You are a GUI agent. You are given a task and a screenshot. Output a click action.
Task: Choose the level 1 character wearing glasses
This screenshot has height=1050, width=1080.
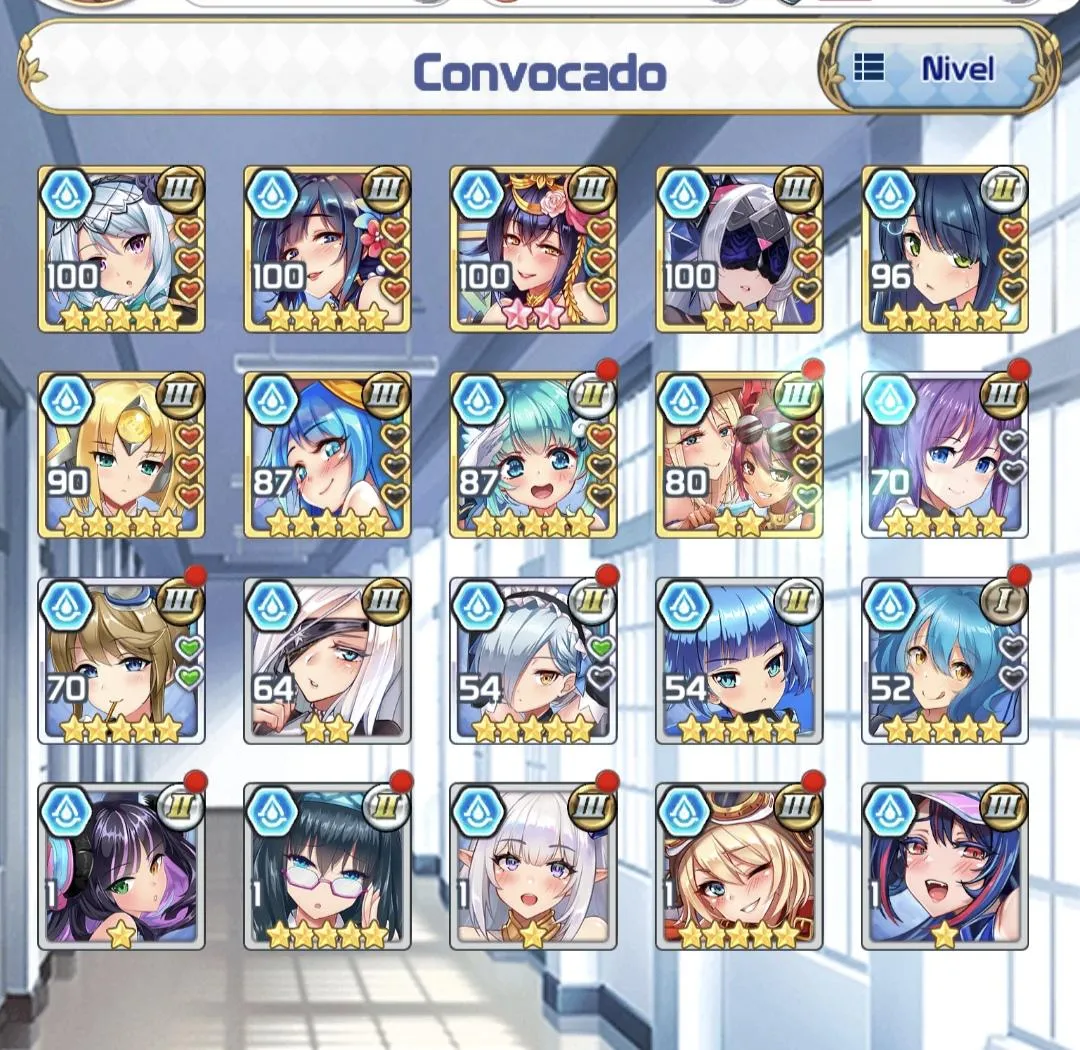click(x=327, y=867)
